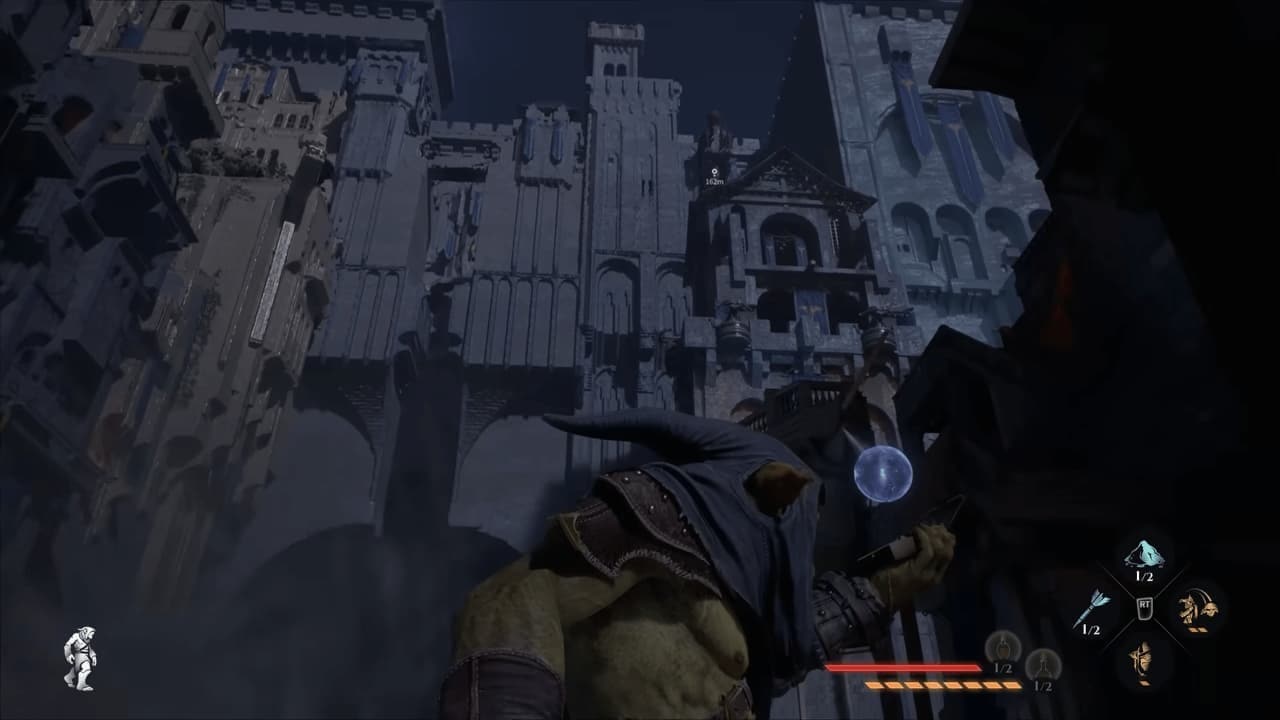
Task: Use the round flask potion slot
Action: click(1003, 648)
